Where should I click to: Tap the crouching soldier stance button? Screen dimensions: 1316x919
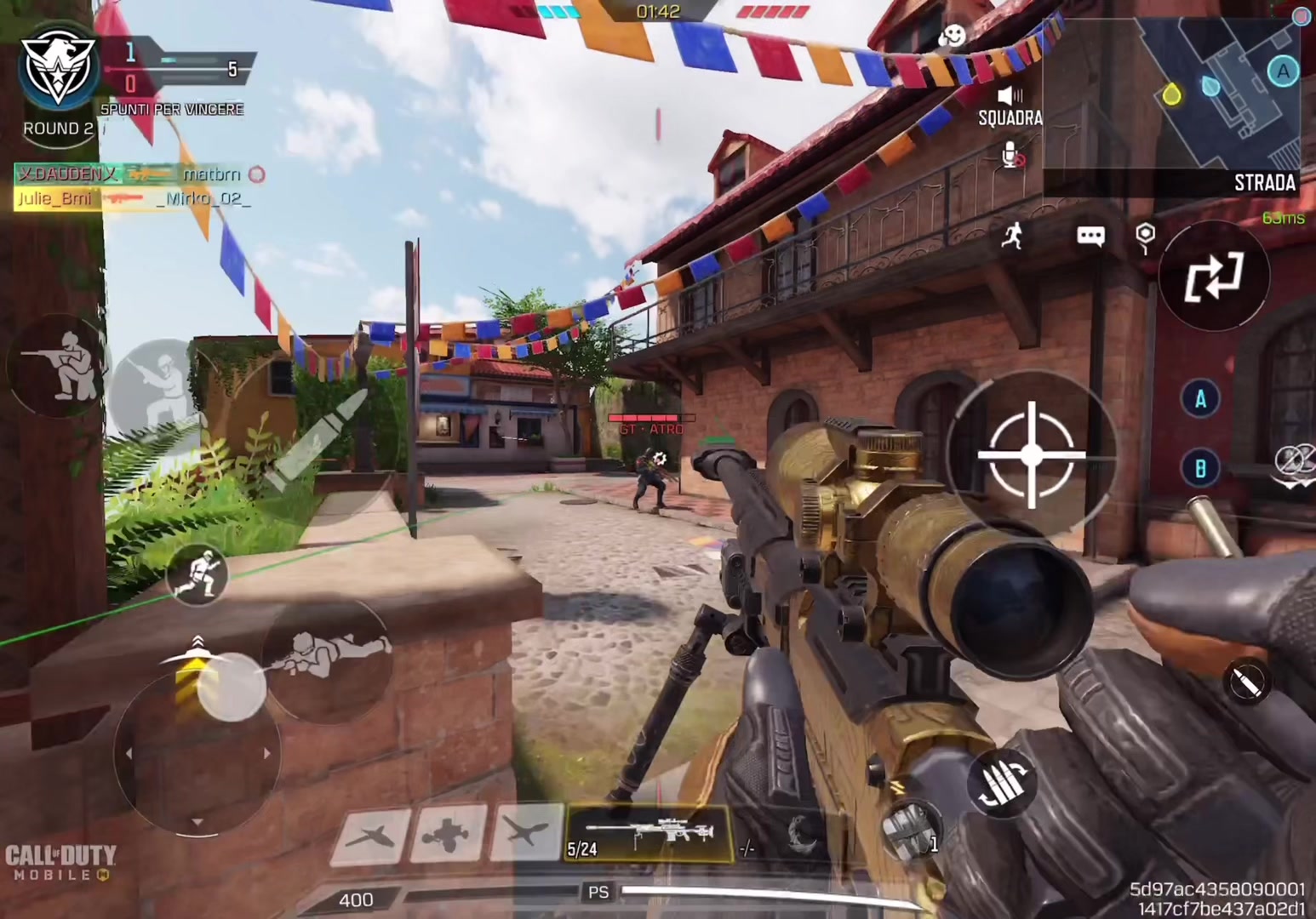coord(57,368)
